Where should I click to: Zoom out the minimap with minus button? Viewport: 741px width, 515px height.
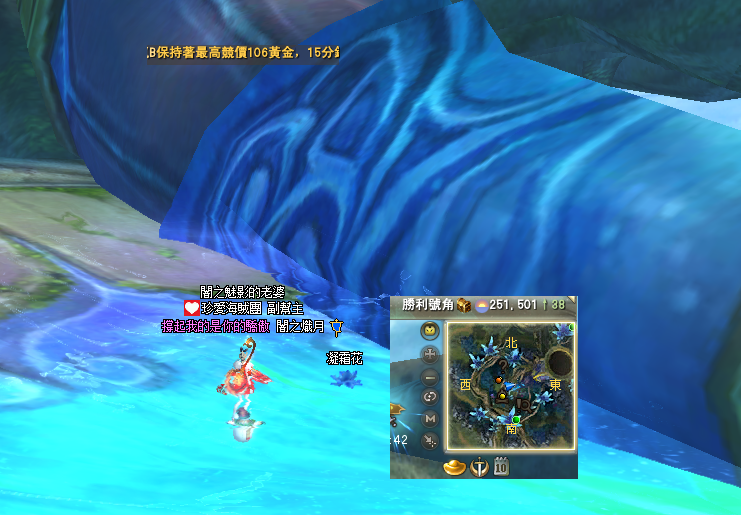[x=431, y=377]
